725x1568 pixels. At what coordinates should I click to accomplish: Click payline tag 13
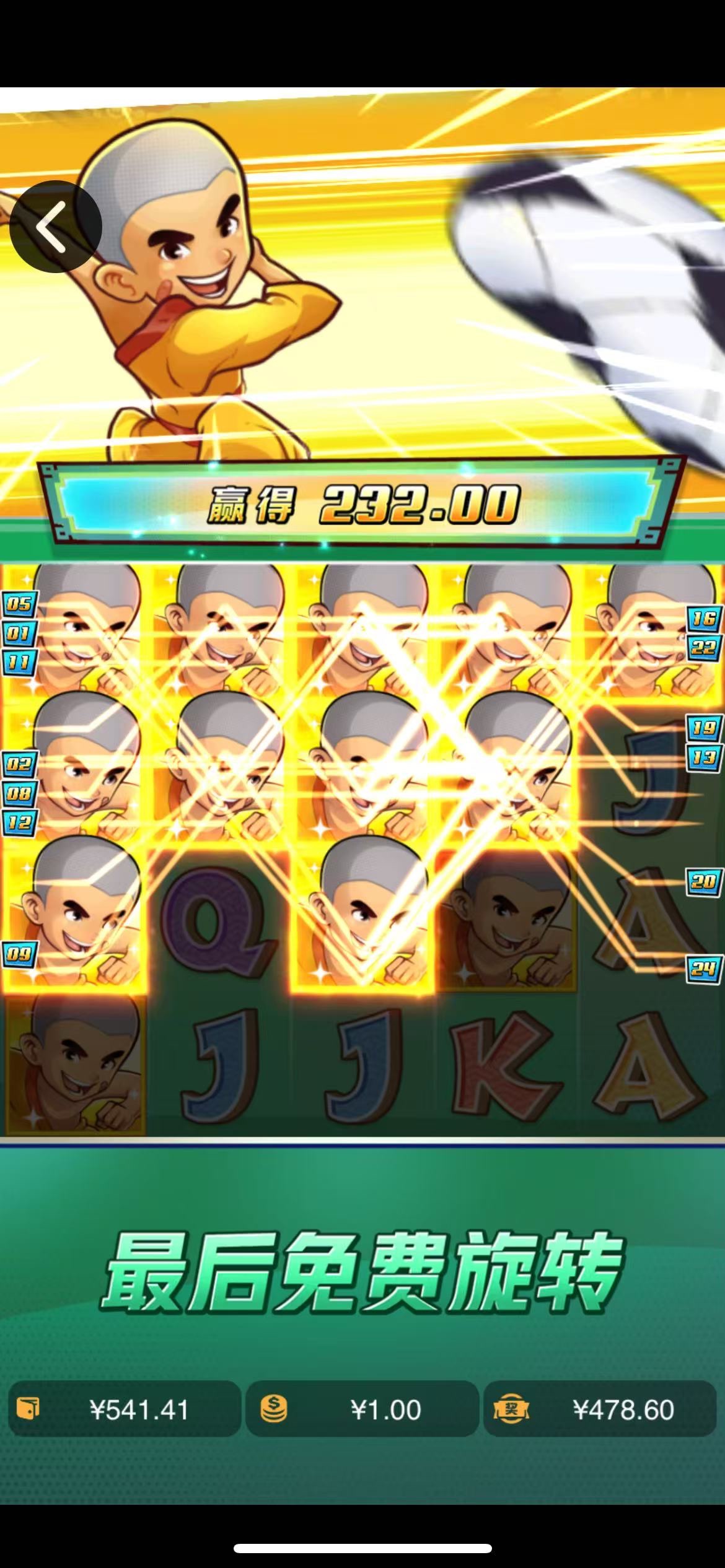tap(705, 757)
